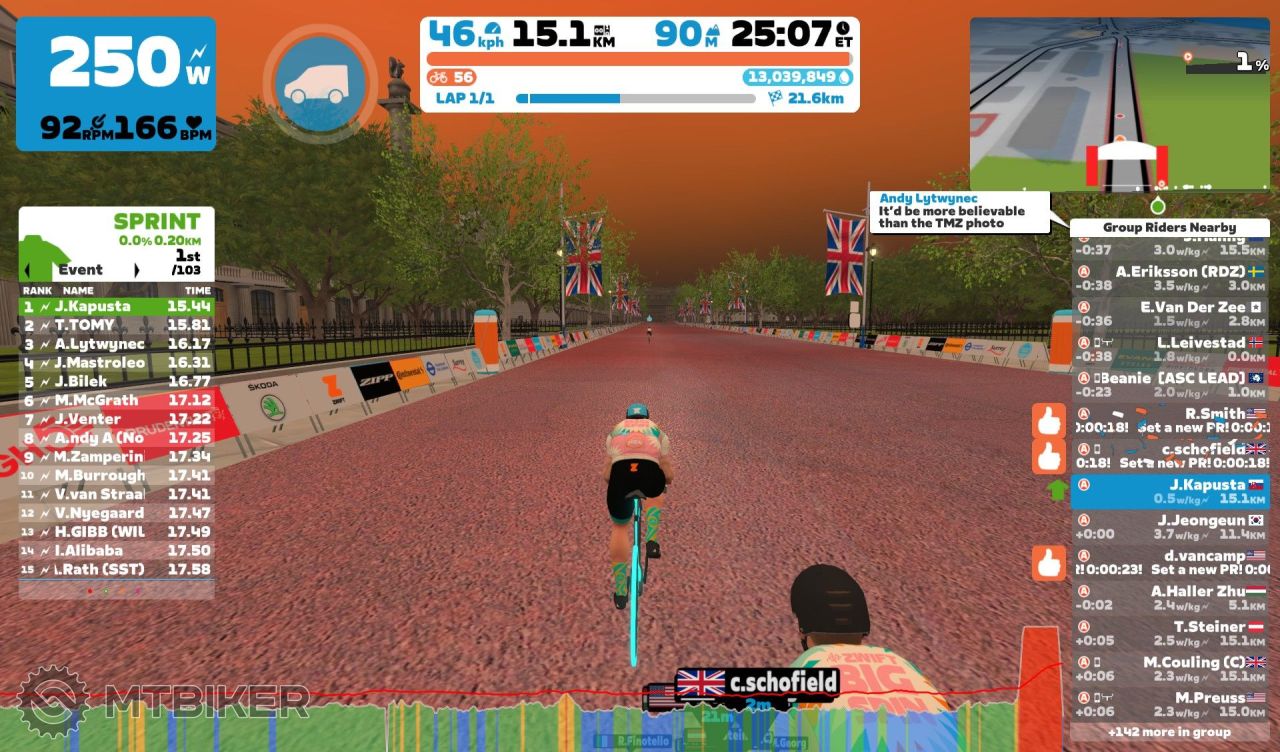This screenshot has width=1280, height=752.
Task: Give Ride On thumbs-up beside d.vancamp
Action: pos(1049,563)
